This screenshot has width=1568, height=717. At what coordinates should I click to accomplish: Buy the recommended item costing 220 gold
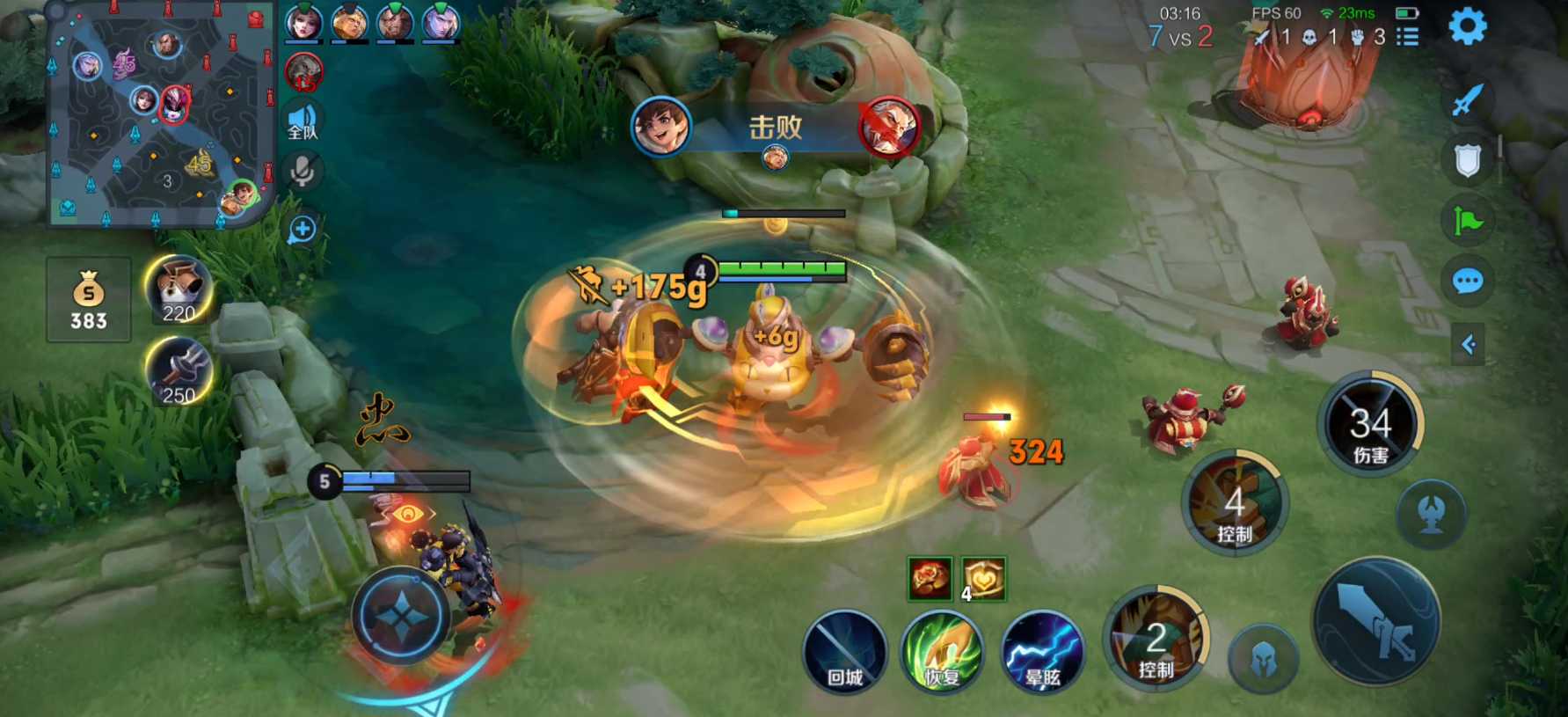tap(179, 289)
